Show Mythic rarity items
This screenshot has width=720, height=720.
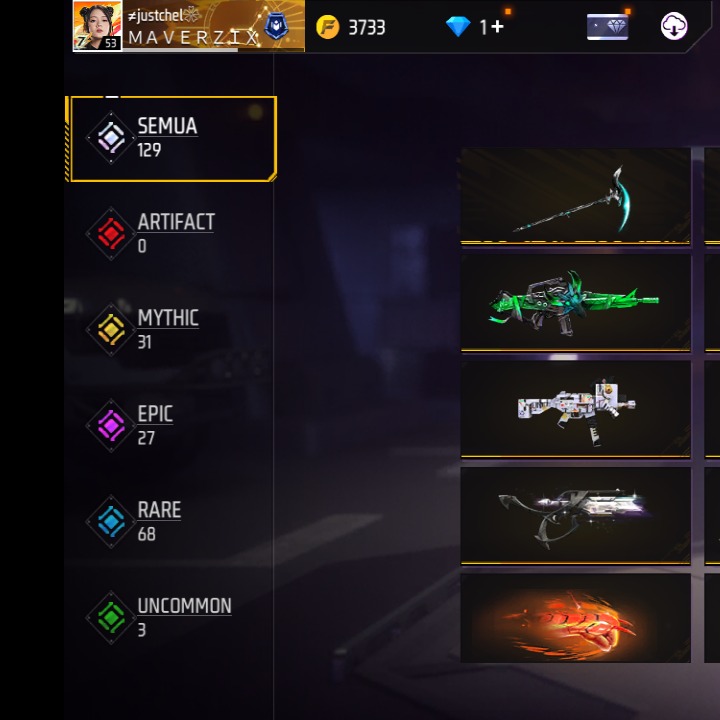tap(170, 329)
